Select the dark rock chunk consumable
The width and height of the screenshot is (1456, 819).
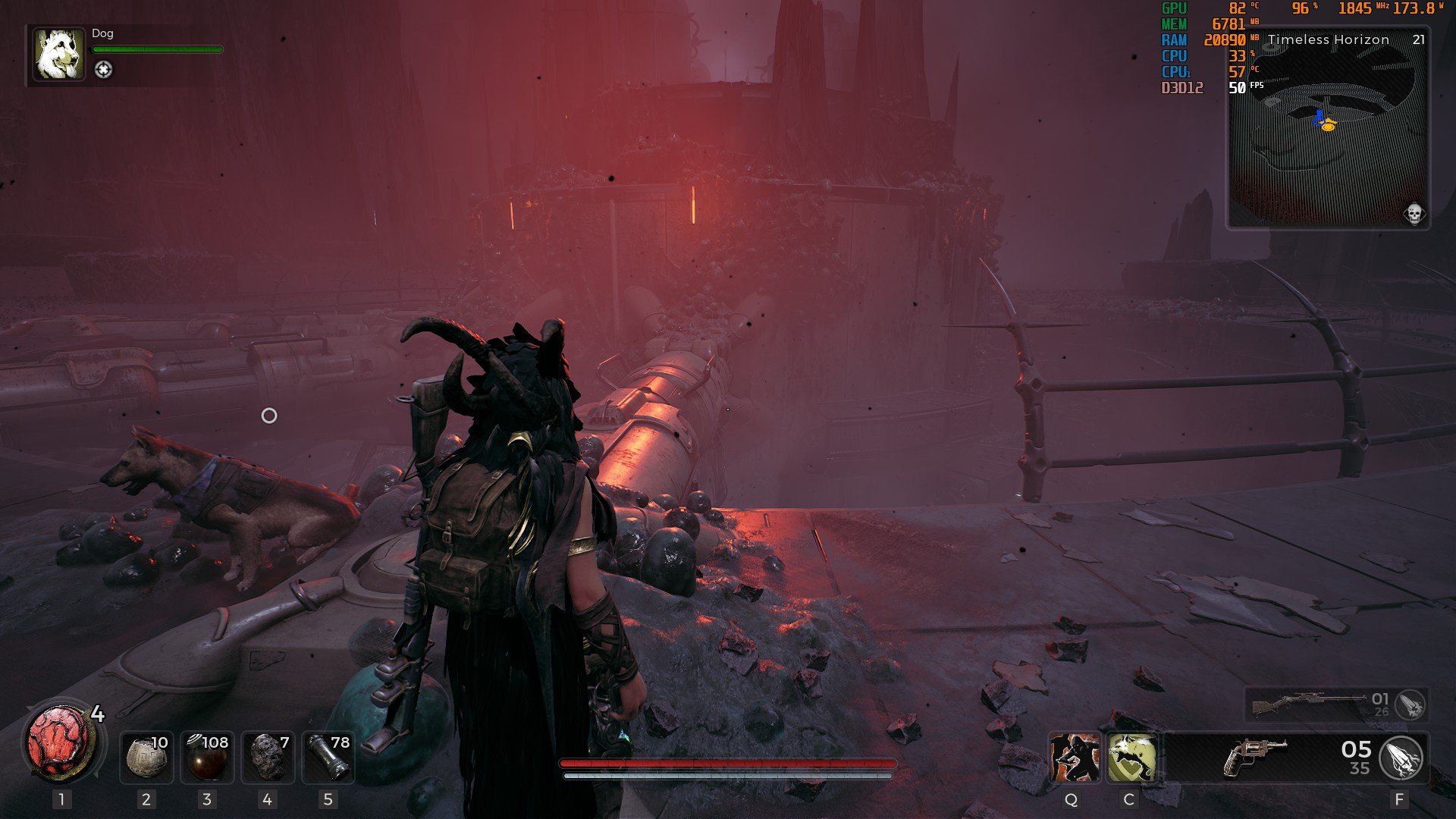[267, 757]
